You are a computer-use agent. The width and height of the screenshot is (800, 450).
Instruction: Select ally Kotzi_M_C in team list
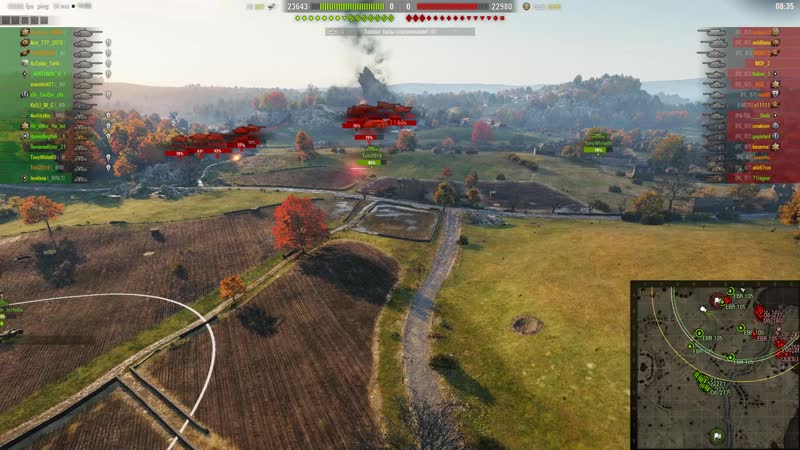click(x=42, y=105)
